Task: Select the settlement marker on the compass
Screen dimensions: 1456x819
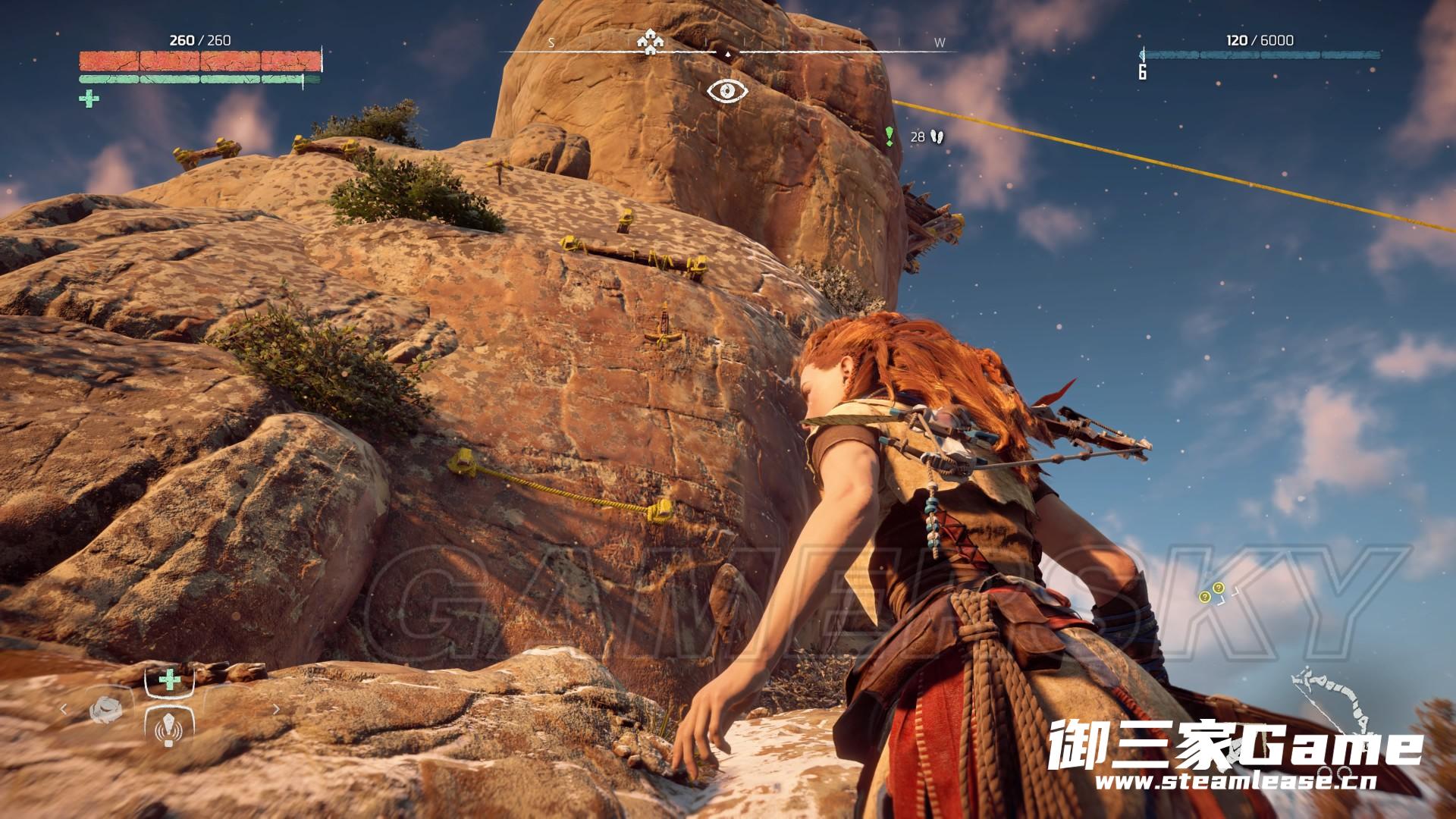Action: coord(650,42)
